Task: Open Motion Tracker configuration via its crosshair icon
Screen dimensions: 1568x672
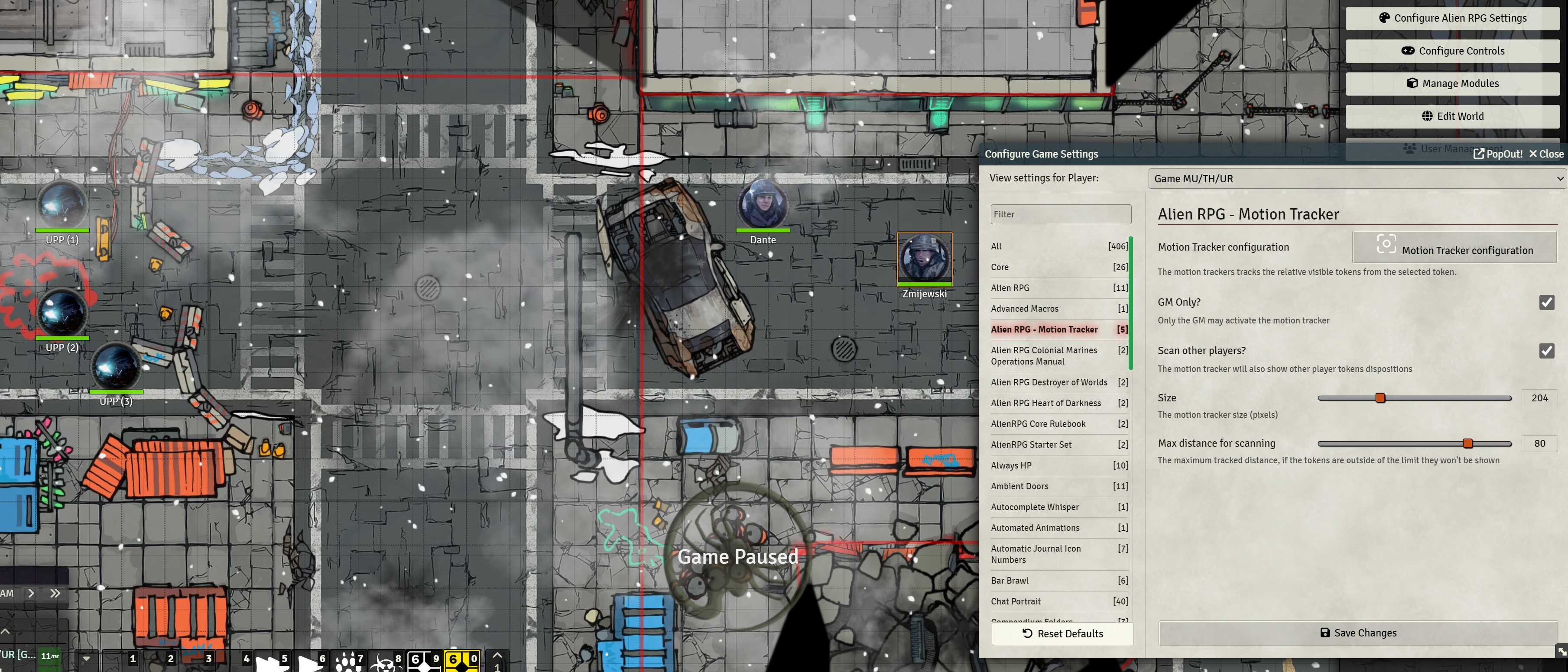Action: click(1386, 244)
